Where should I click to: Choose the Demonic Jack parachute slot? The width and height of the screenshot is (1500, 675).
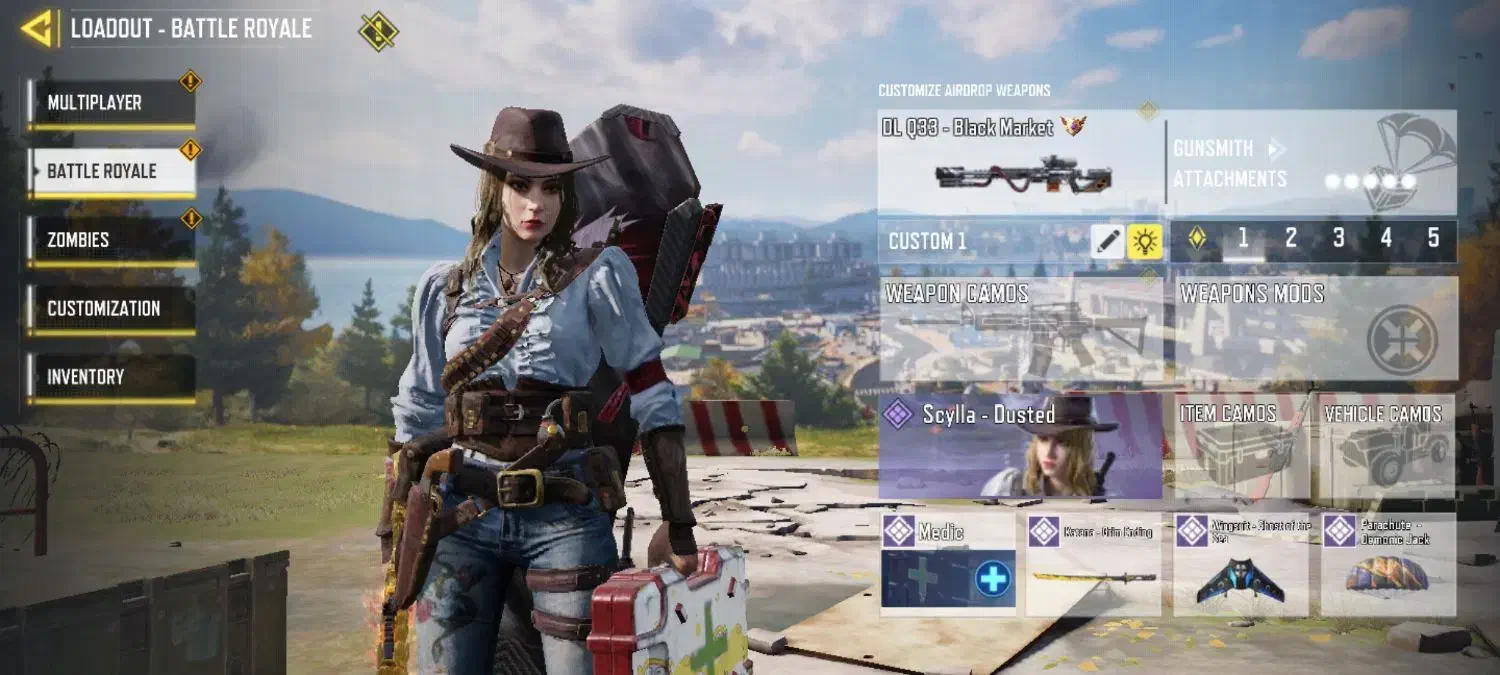tap(1388, 564)
